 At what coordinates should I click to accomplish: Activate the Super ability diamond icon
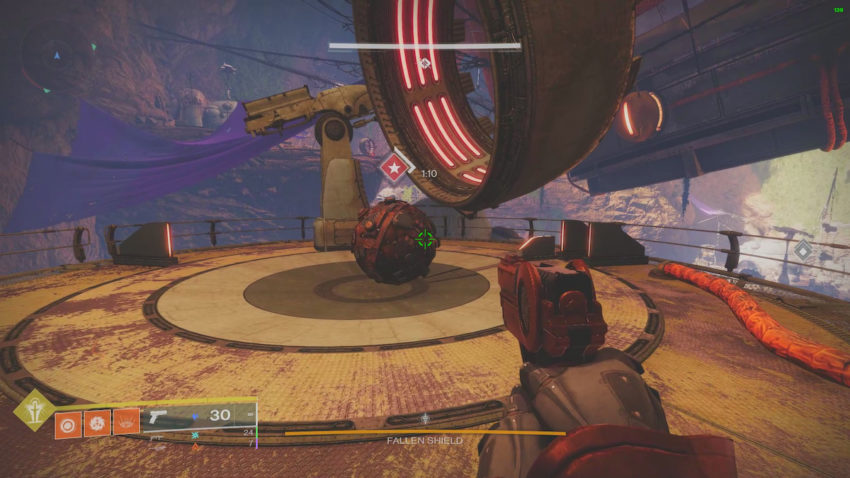33,409
